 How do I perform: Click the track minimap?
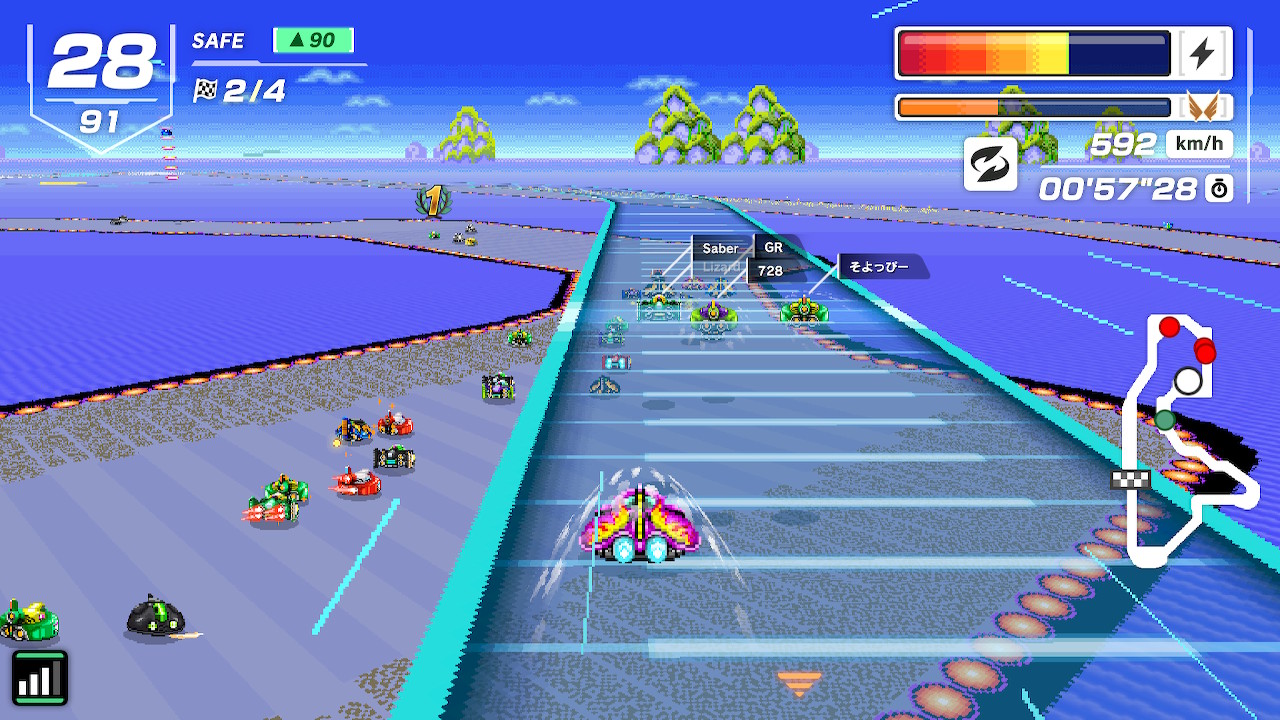(x=1183, y=440)
